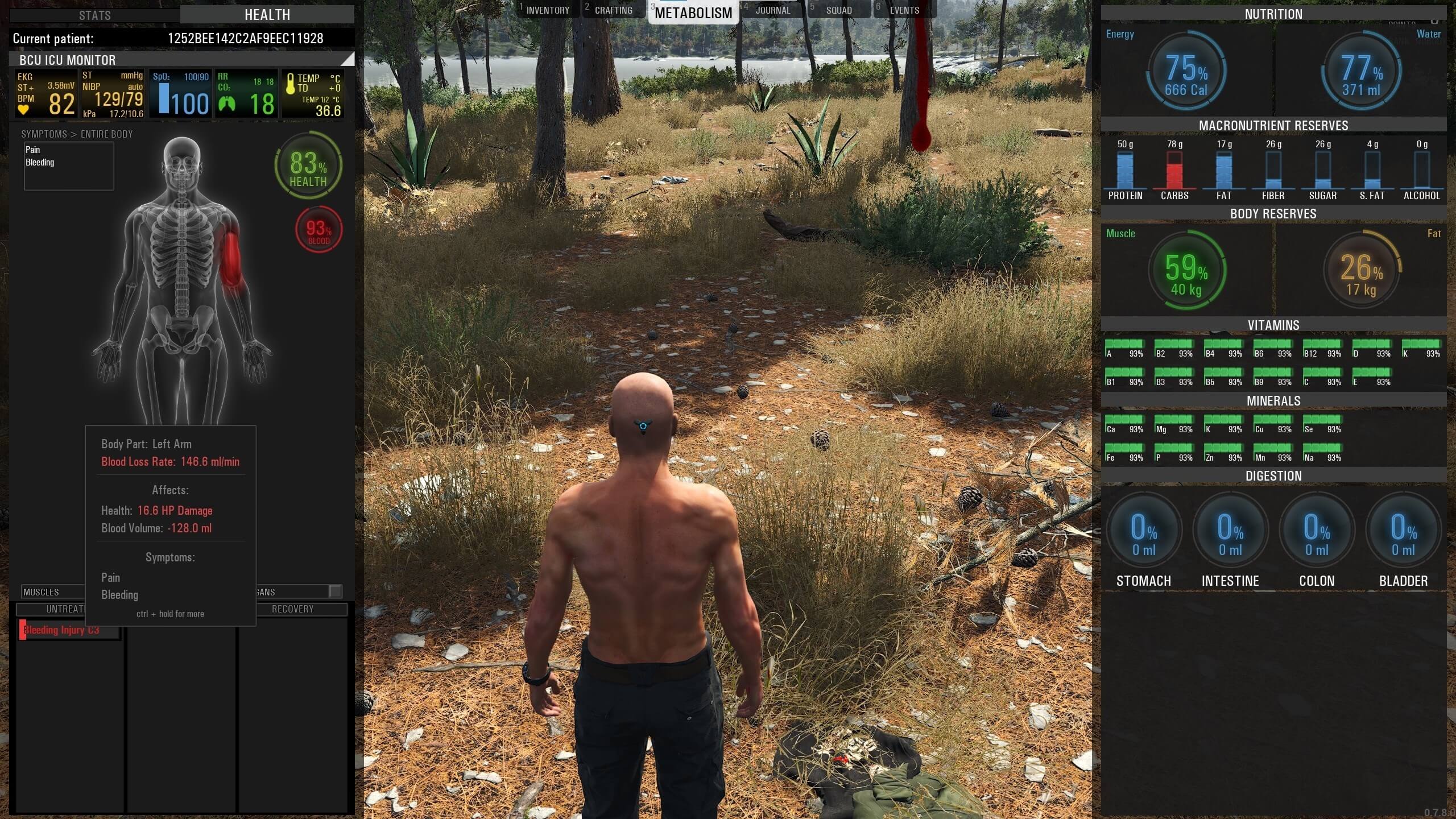Click the Recovery column header
The image size is (1456, 819).
tap(292, 609)
